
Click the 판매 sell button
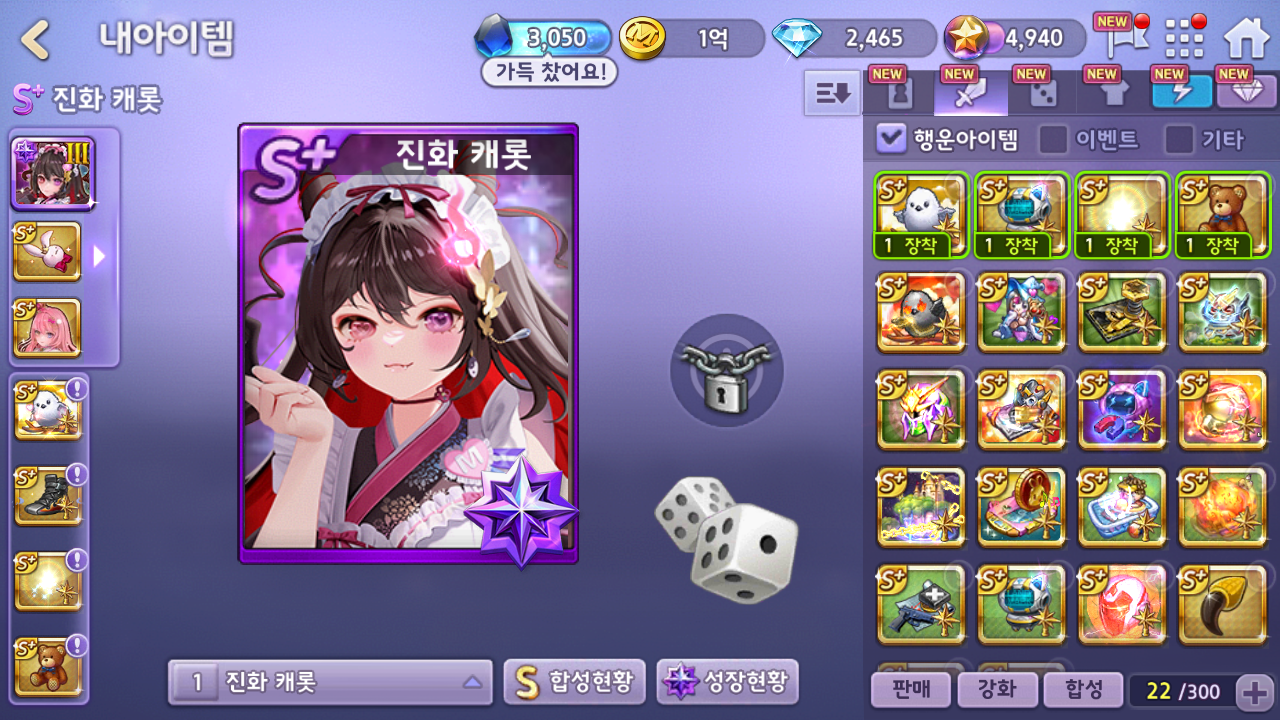pos(909,689)
